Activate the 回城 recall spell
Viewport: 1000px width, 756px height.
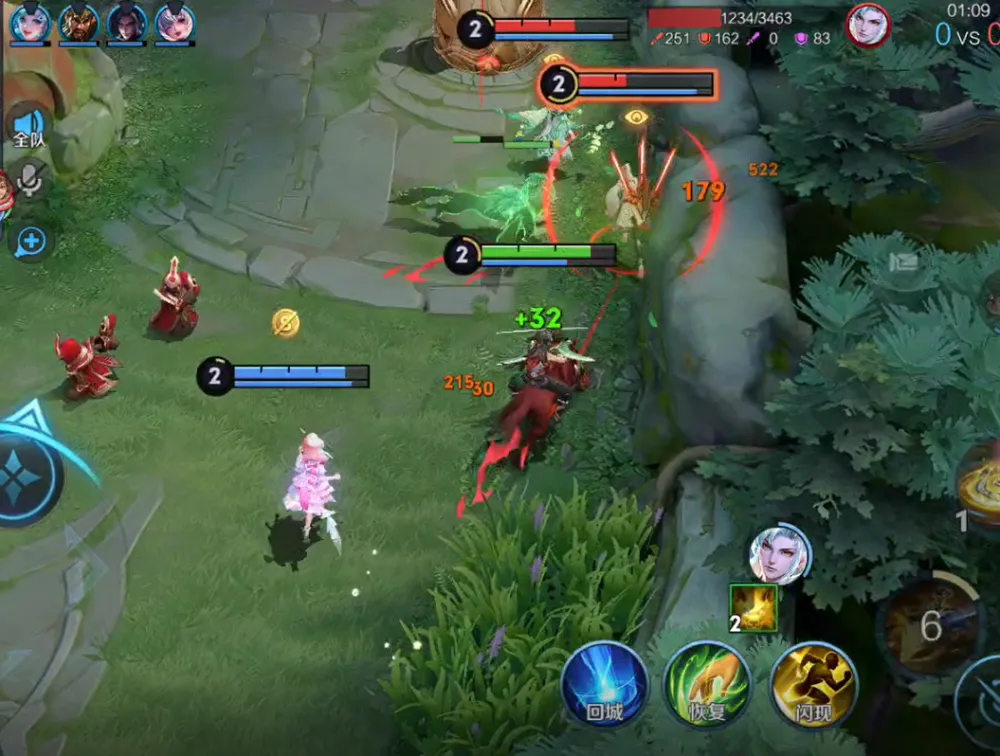pos(604,684)
